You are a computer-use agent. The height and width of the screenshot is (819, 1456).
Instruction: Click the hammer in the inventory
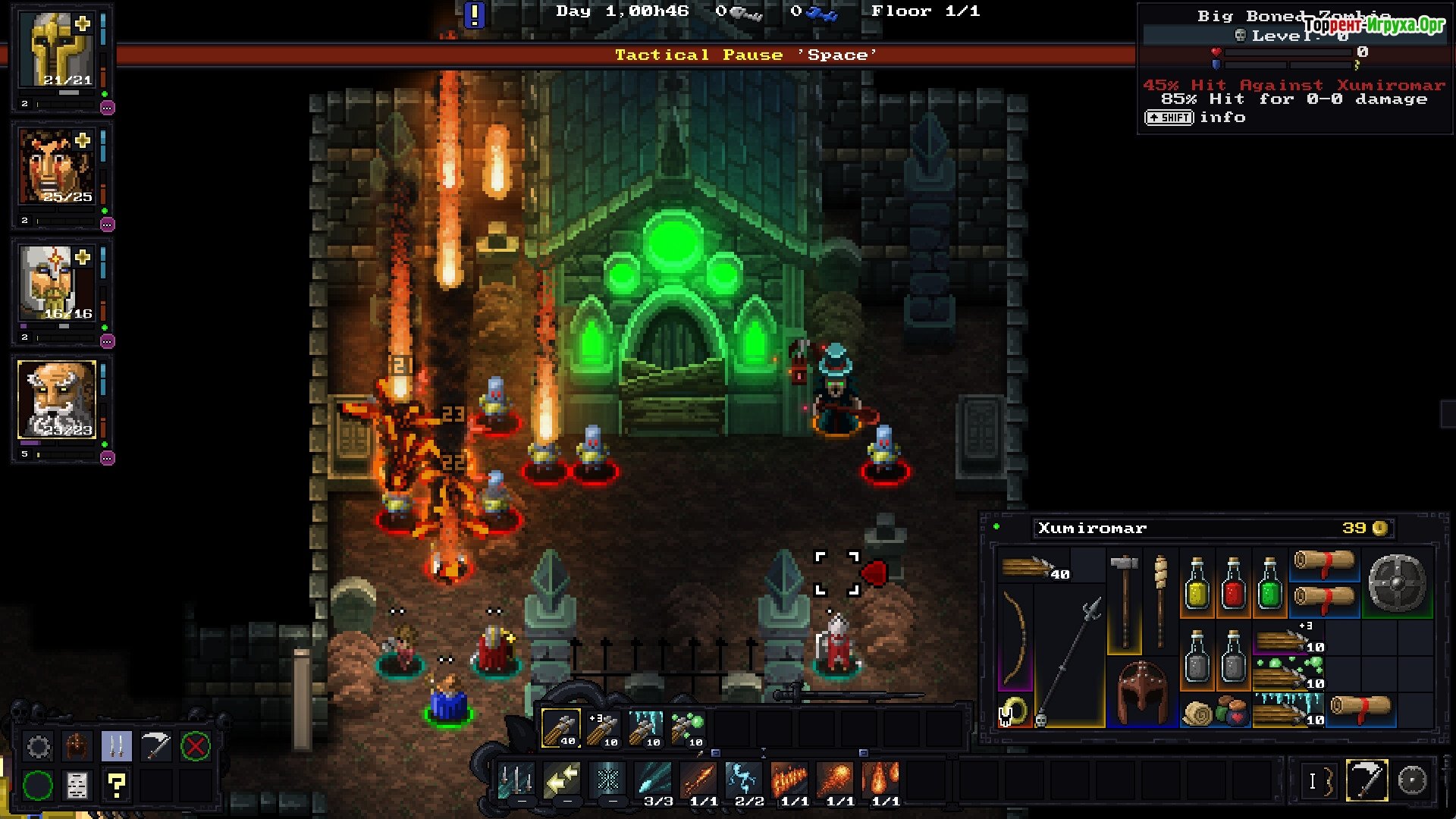(x=1124, y=599)
